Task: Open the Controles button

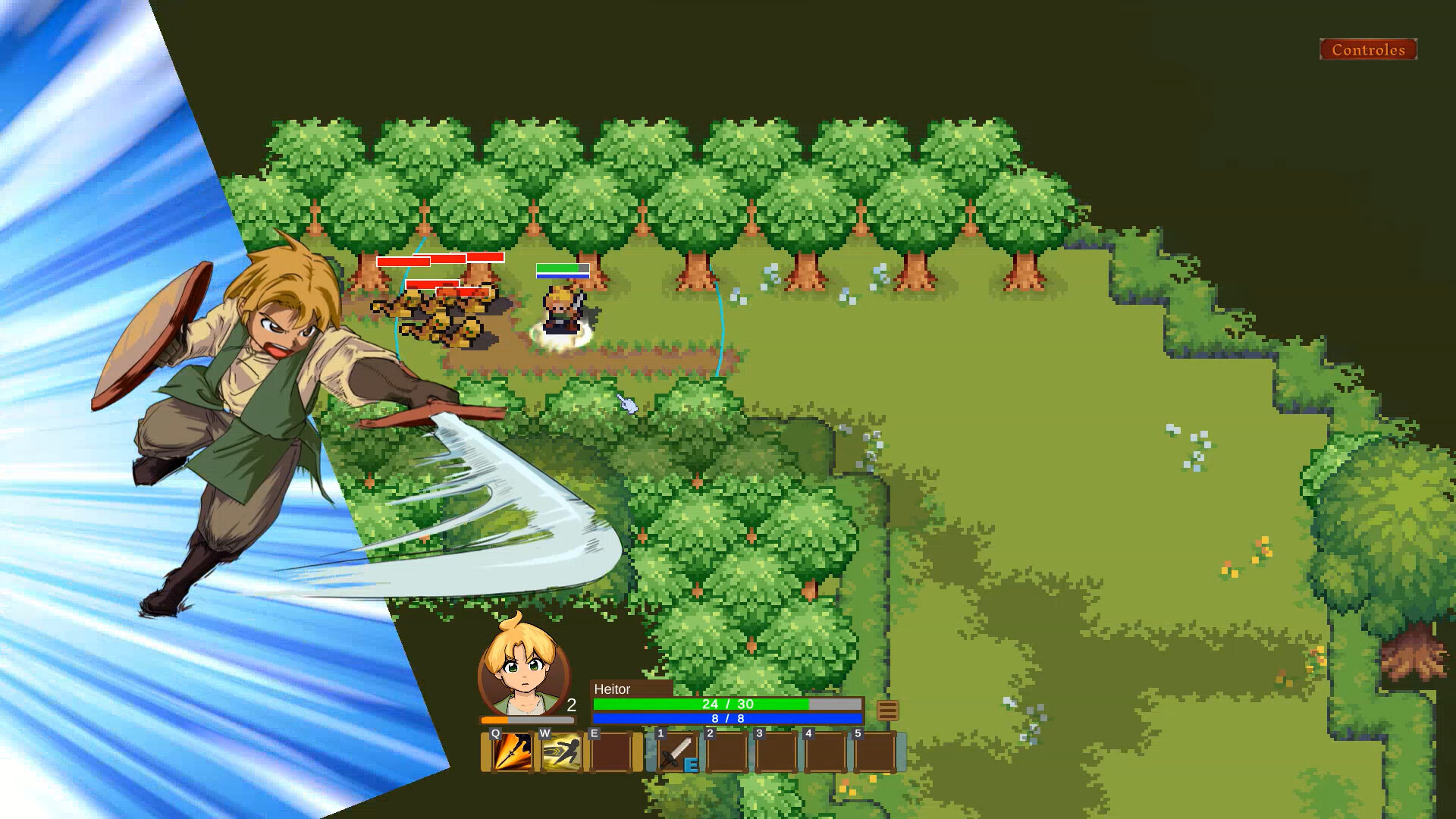Action: point(1367,51)
